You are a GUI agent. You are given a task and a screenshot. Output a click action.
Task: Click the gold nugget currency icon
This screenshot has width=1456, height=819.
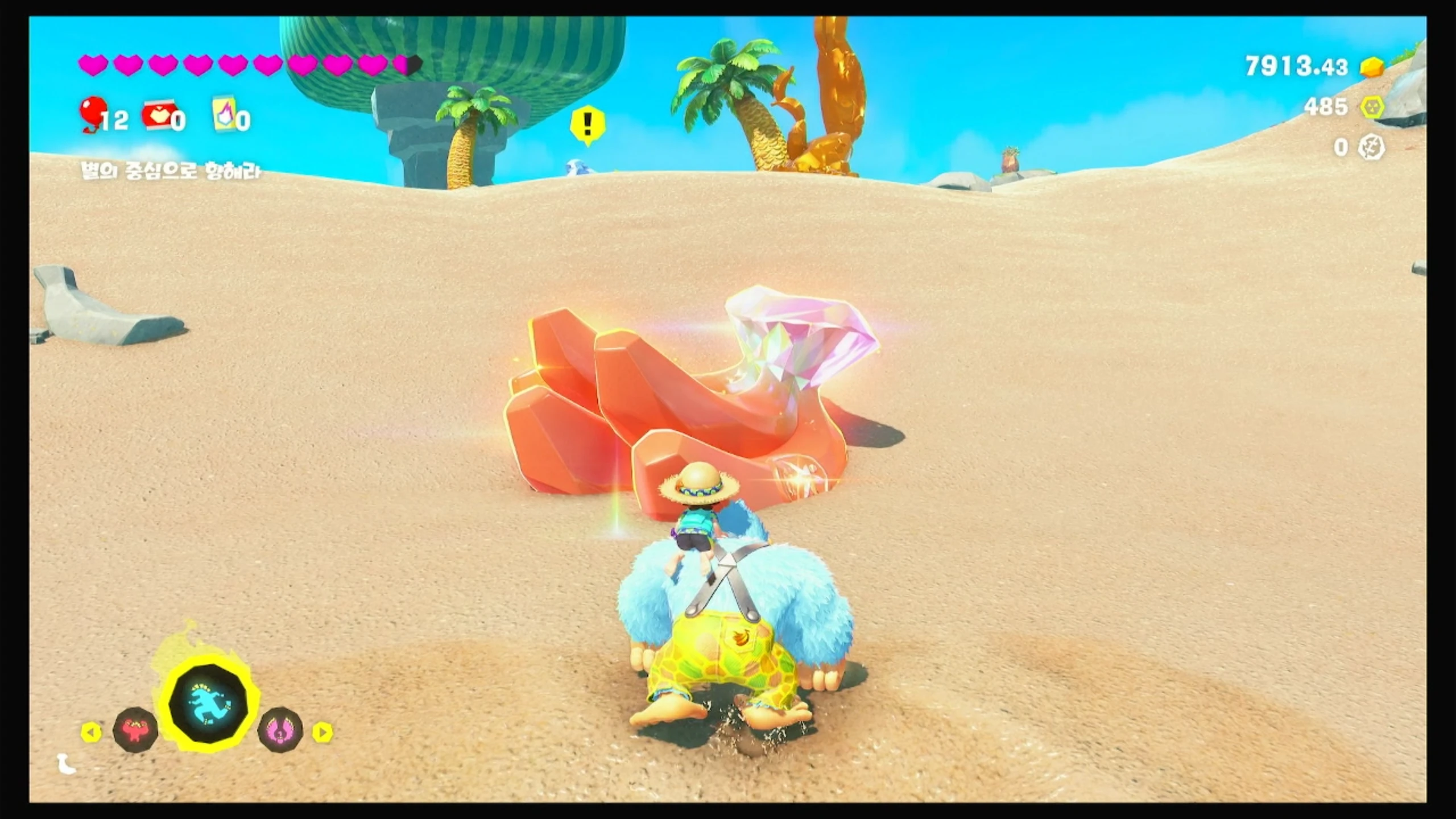(1372, 68)
